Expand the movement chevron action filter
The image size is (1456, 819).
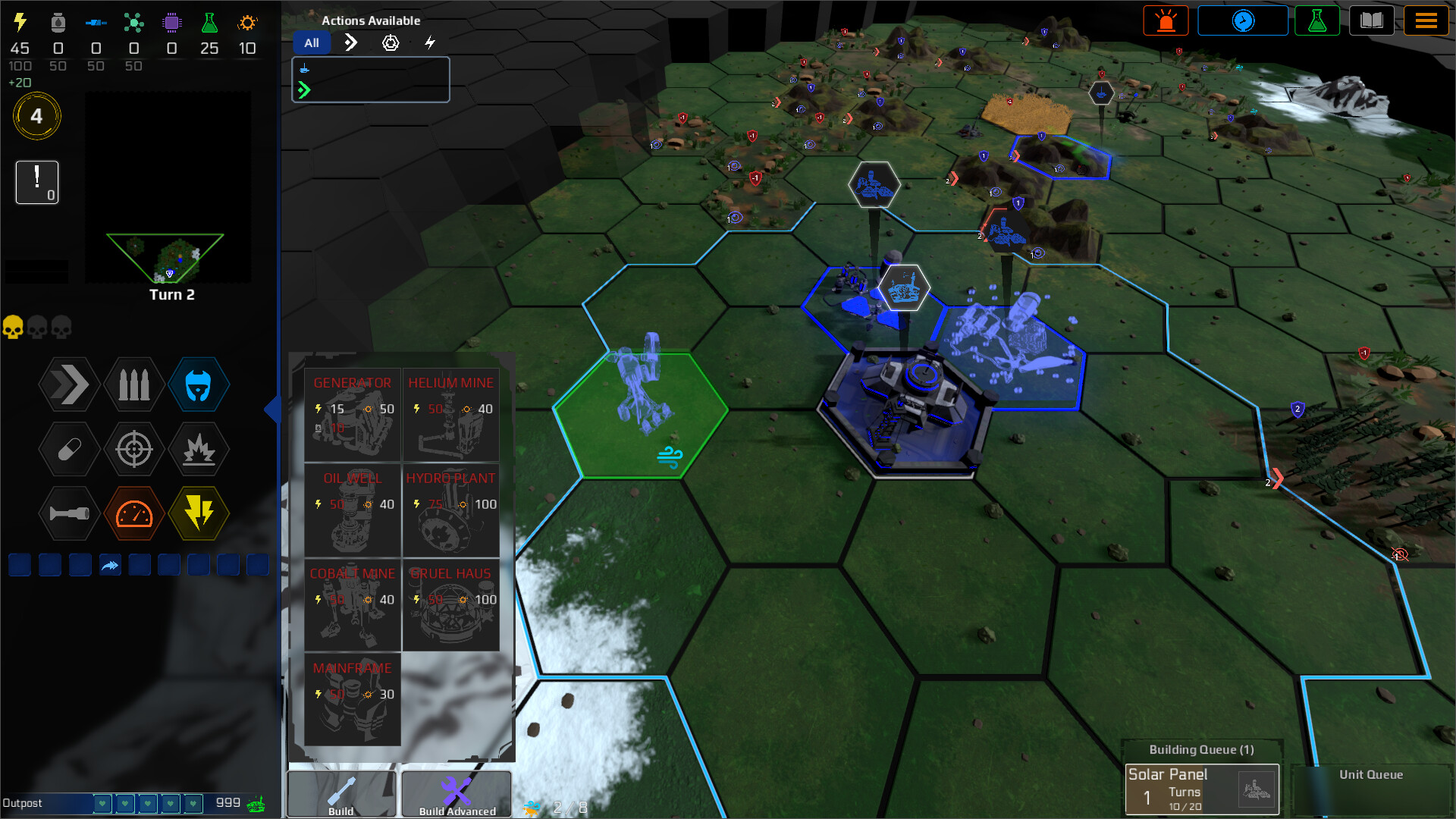coord(350,43)
